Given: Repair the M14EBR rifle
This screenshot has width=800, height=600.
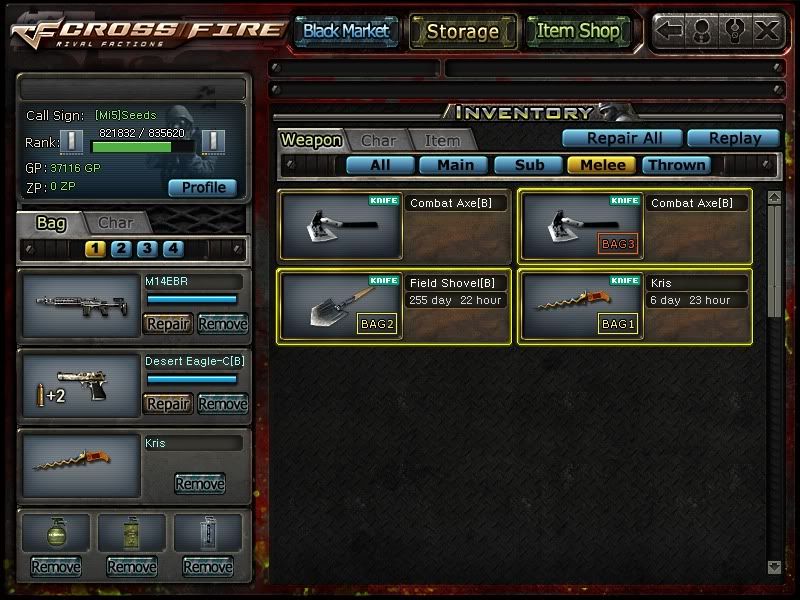Looking at the screenshot, I should pos(168,324).
